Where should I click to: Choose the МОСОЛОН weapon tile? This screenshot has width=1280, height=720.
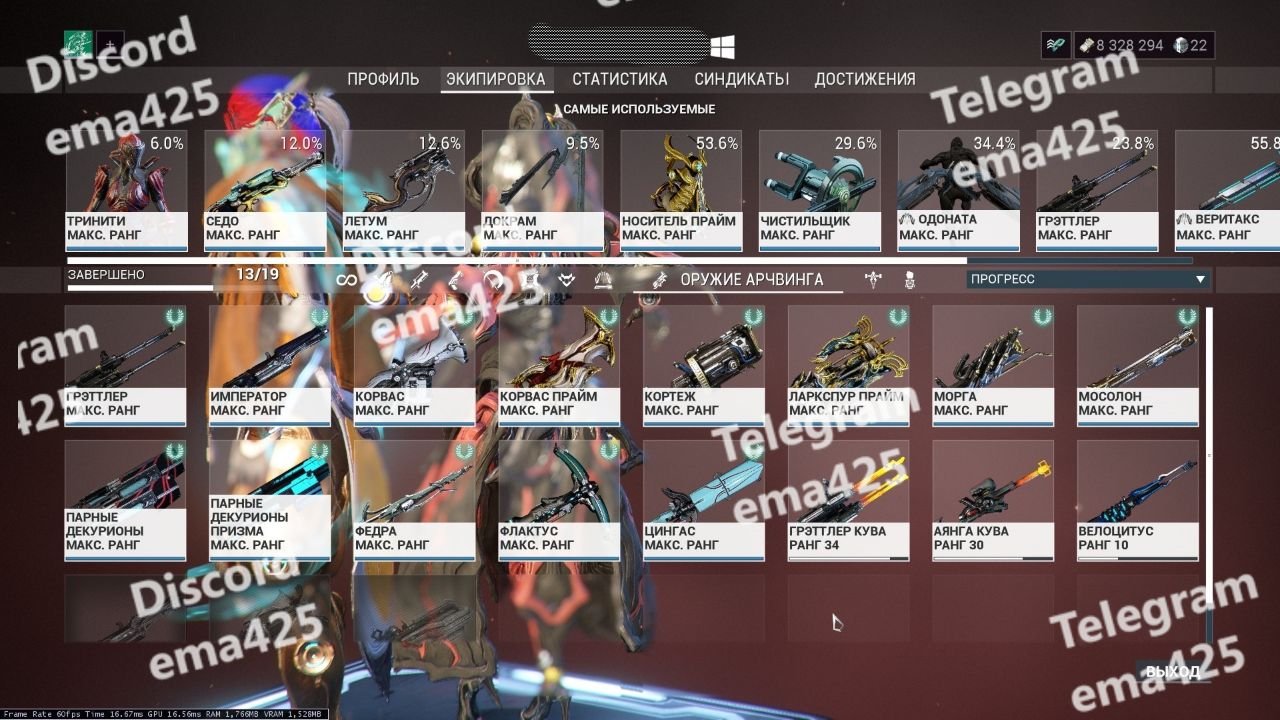tap(1137, 365)
